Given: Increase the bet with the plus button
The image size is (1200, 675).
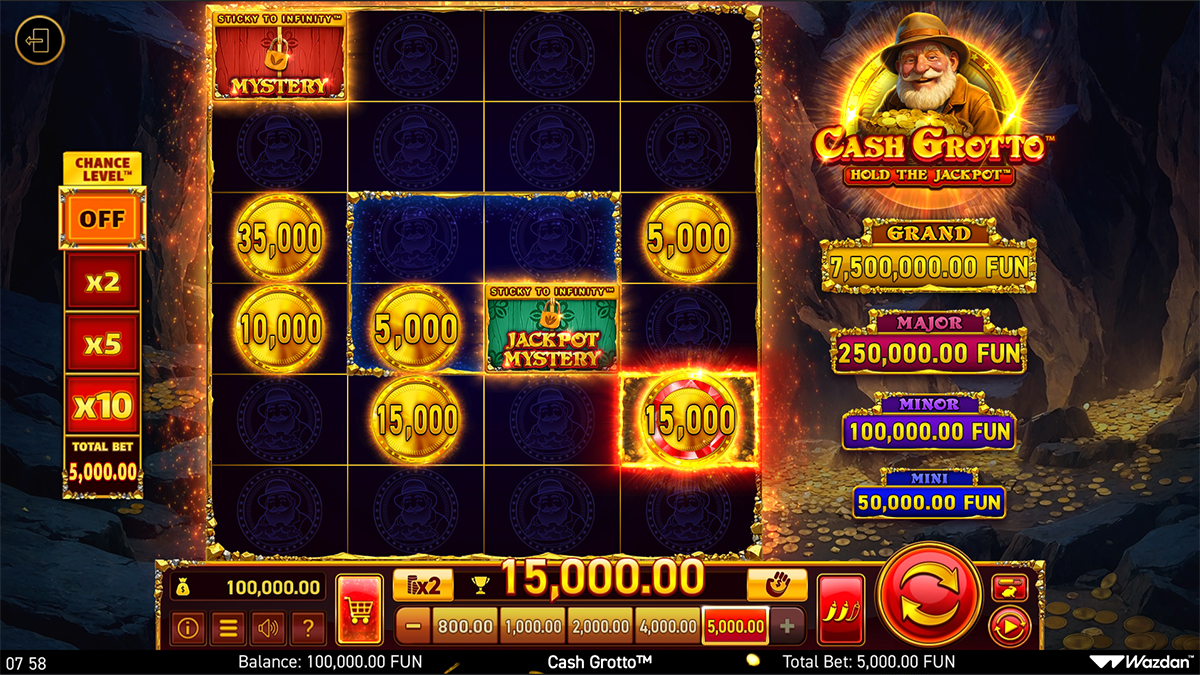Looking at the screenshot, I should (x=787, y=627).
